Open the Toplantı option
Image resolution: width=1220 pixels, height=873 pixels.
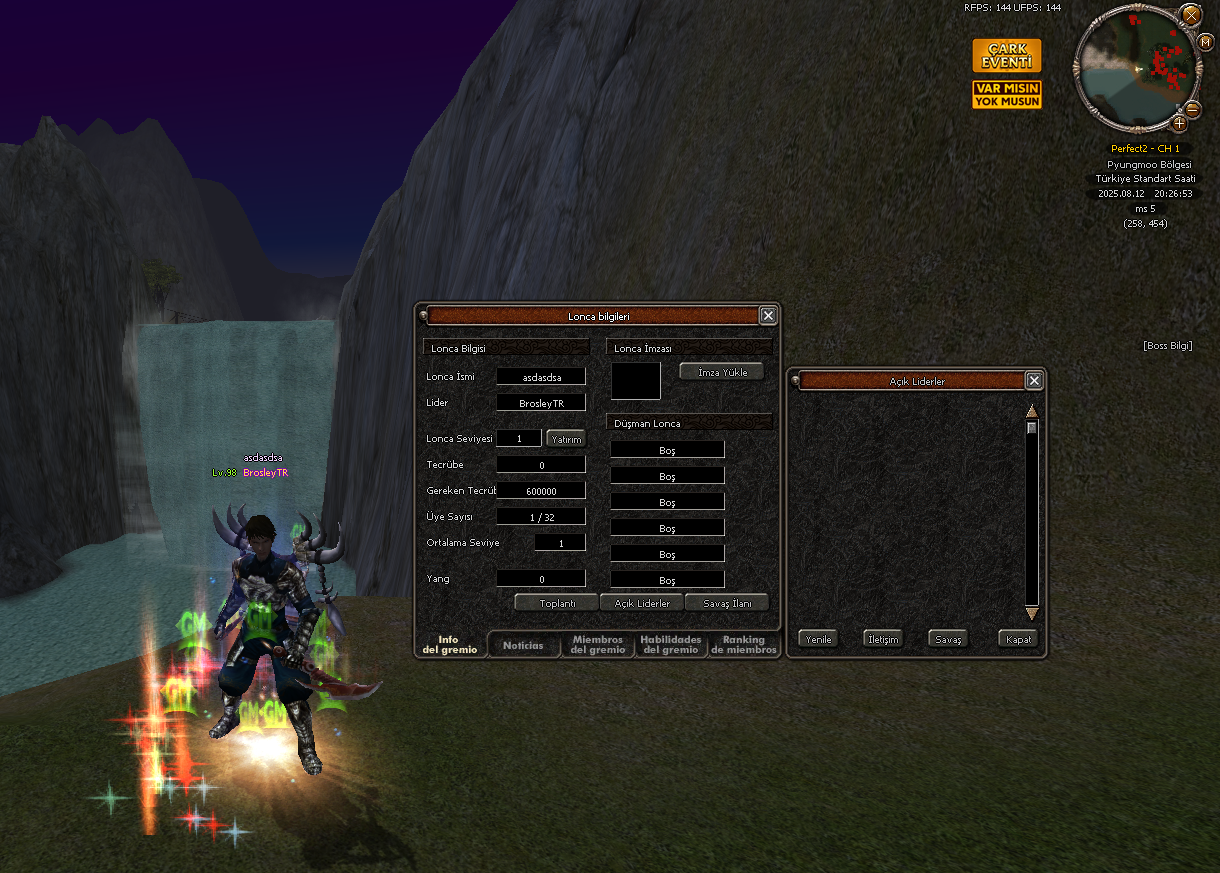(556, 603)
